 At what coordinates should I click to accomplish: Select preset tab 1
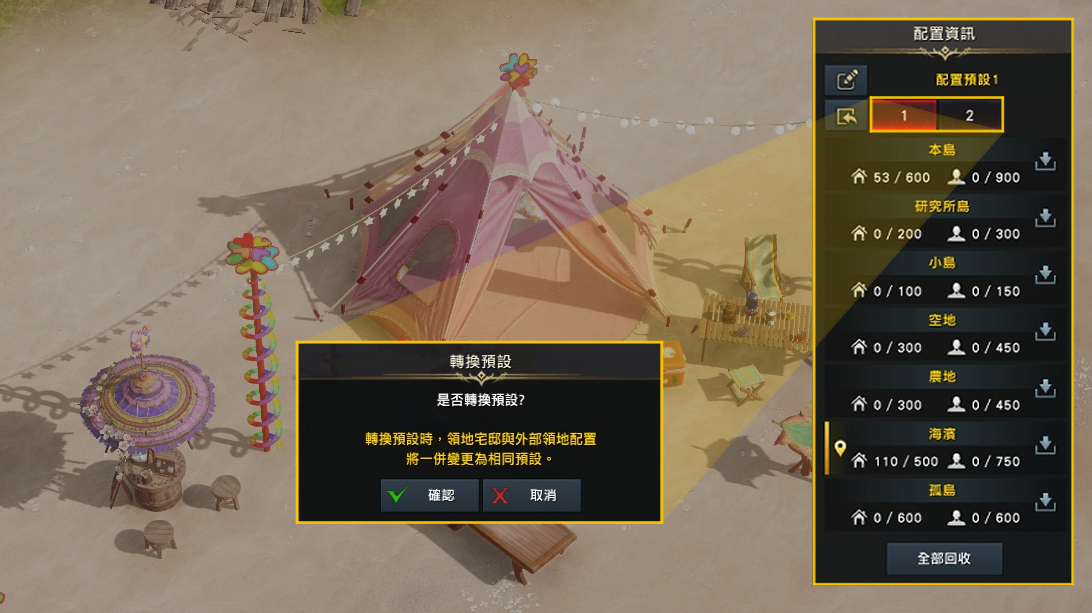(904, 115)
